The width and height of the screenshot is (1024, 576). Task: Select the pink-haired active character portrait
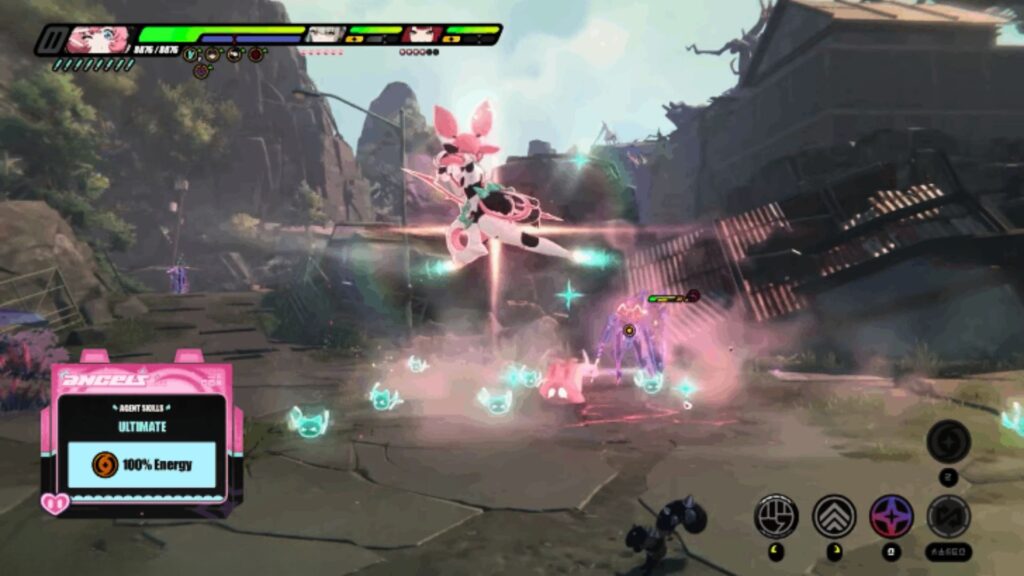tap(101, 39)
